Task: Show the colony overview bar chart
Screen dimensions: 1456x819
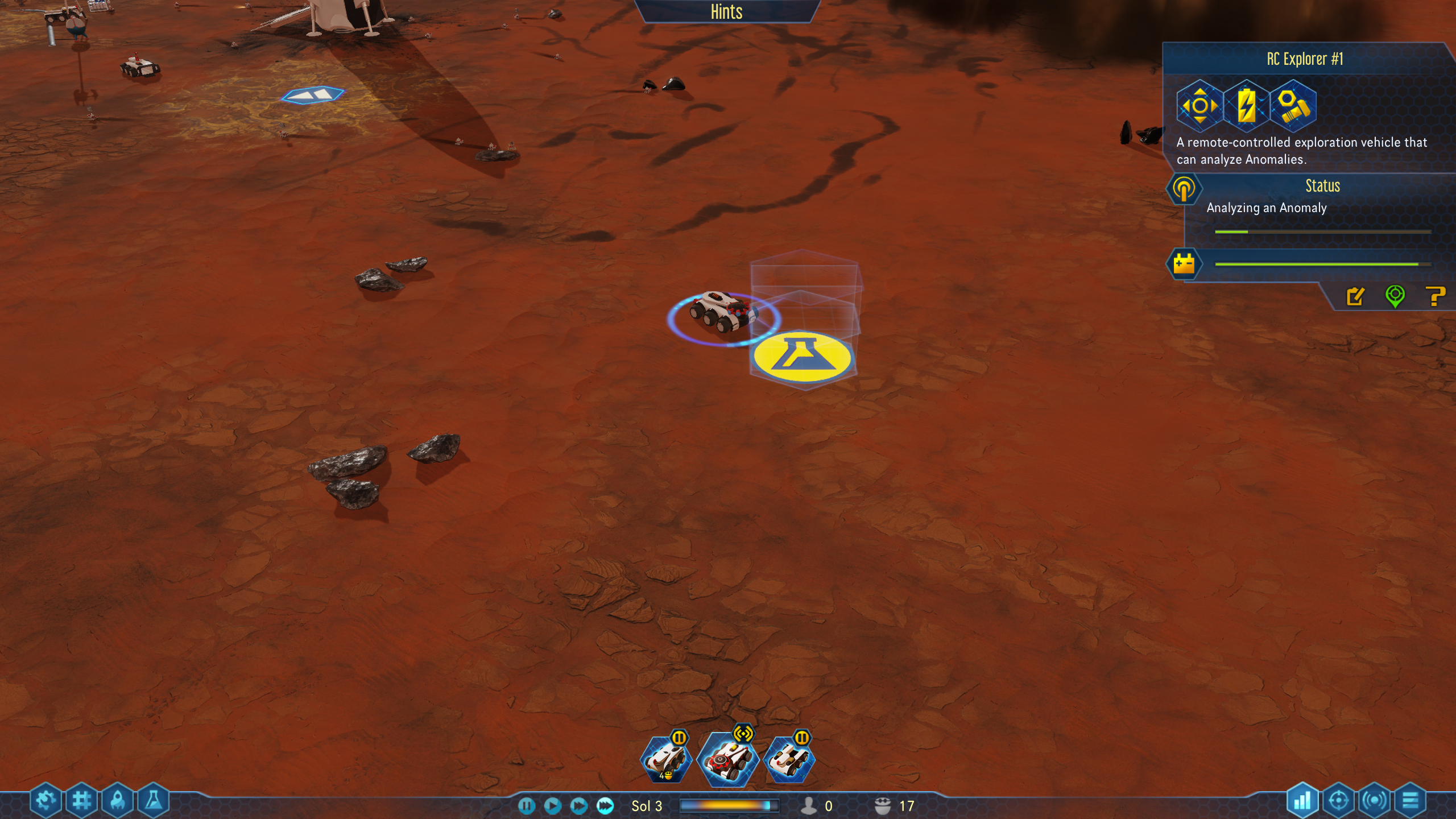Action: tap(1302, 801)
